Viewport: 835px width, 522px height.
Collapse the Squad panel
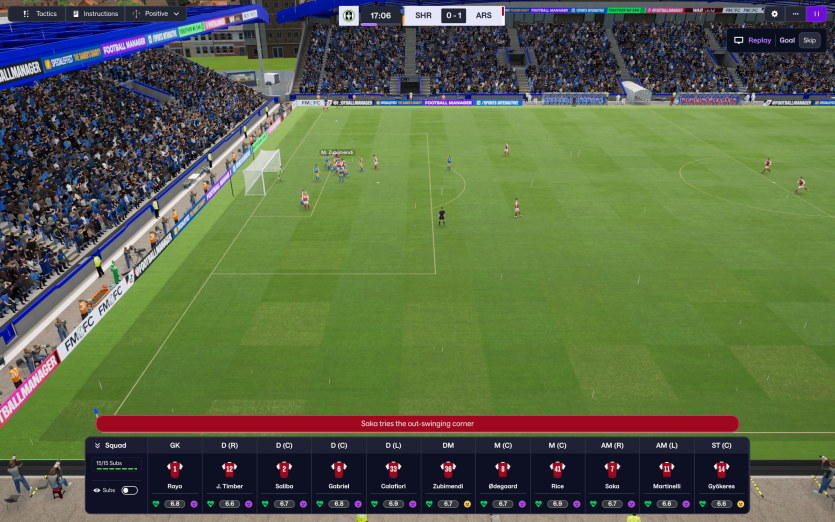coord(111,445)
